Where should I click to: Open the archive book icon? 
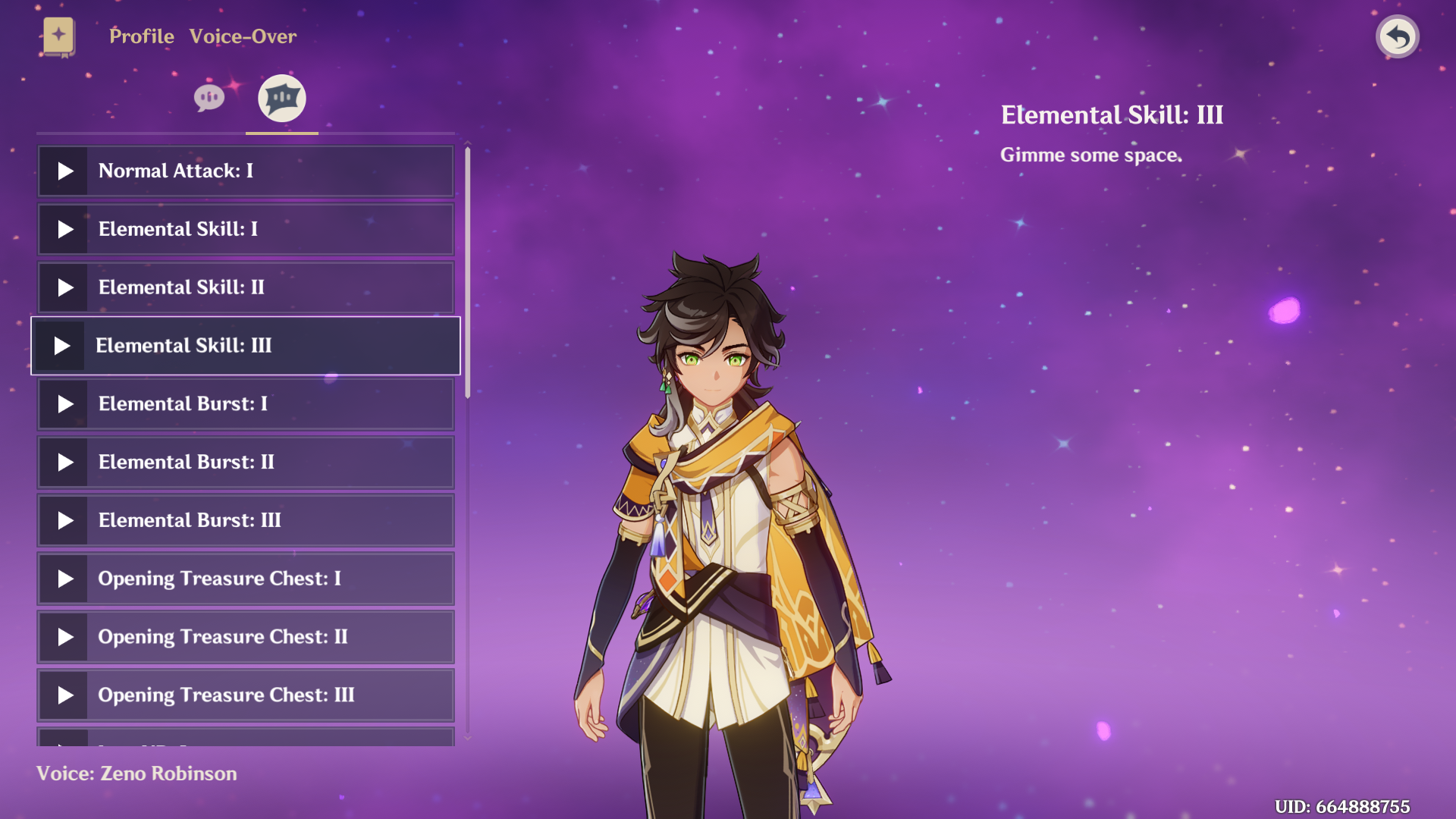pyautogui.click(x=58, y=36)
